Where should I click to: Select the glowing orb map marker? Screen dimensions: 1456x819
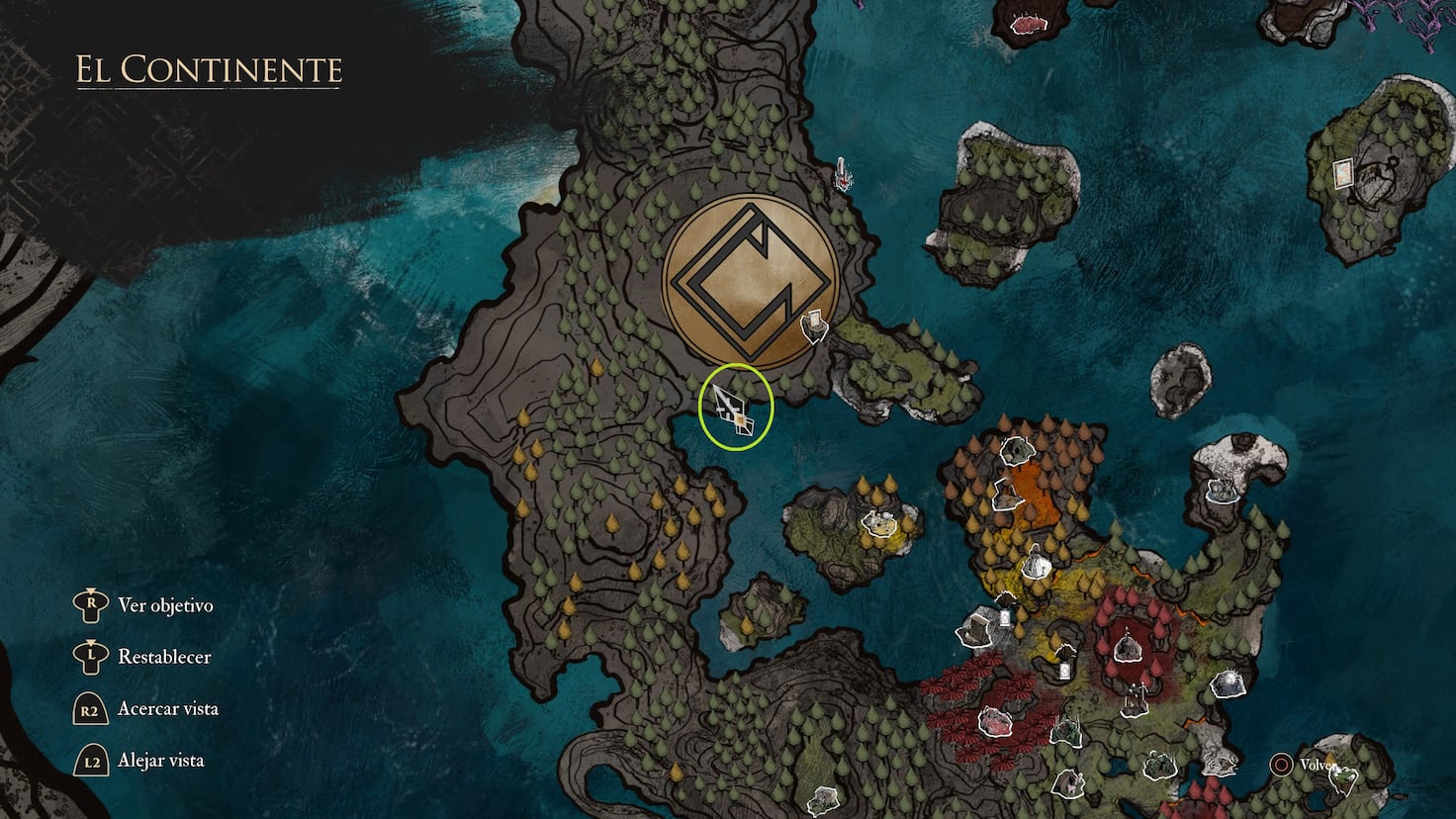(x=1229, y=681)
